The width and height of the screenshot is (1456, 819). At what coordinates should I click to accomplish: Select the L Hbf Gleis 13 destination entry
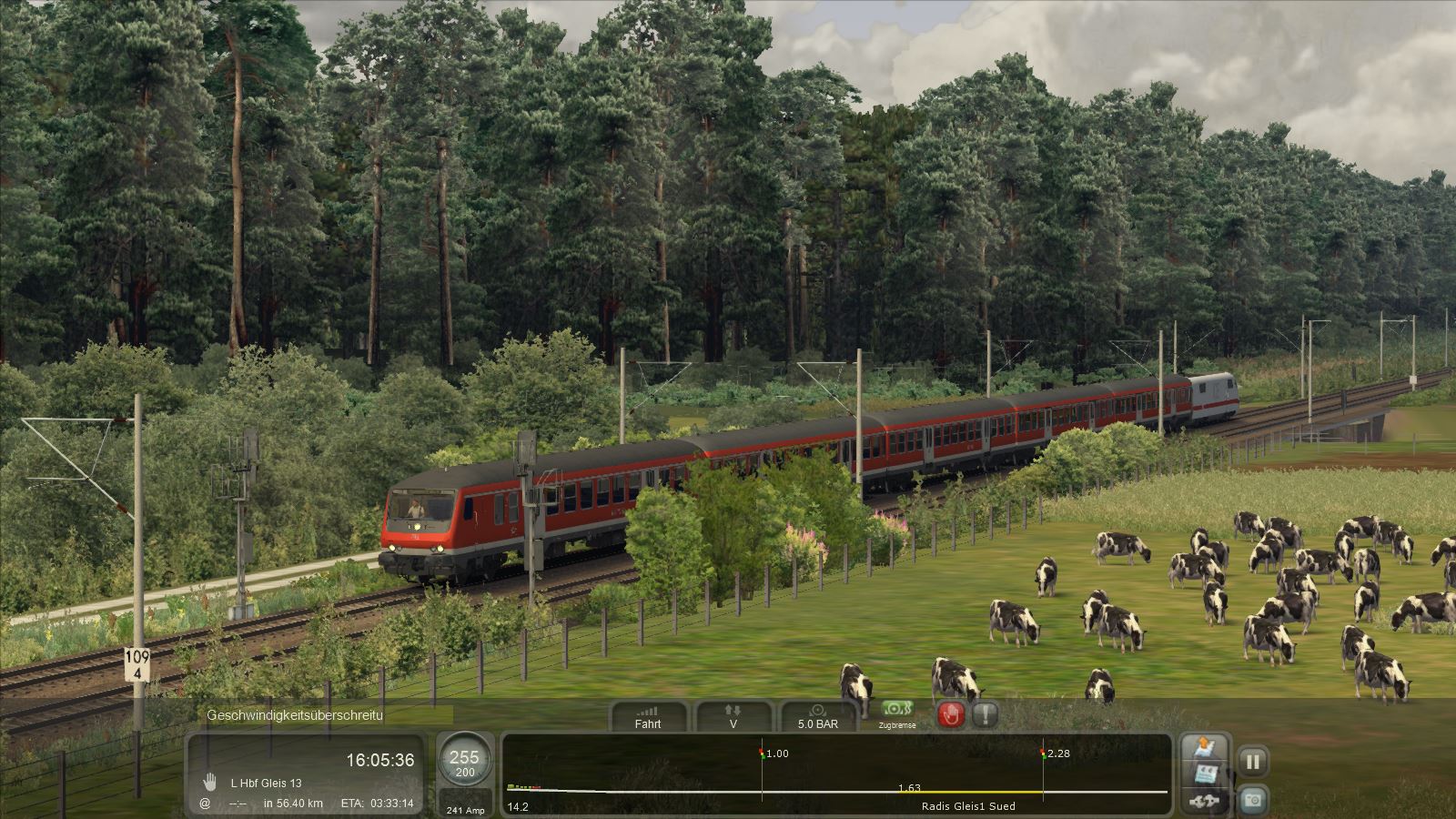point(266,783)
